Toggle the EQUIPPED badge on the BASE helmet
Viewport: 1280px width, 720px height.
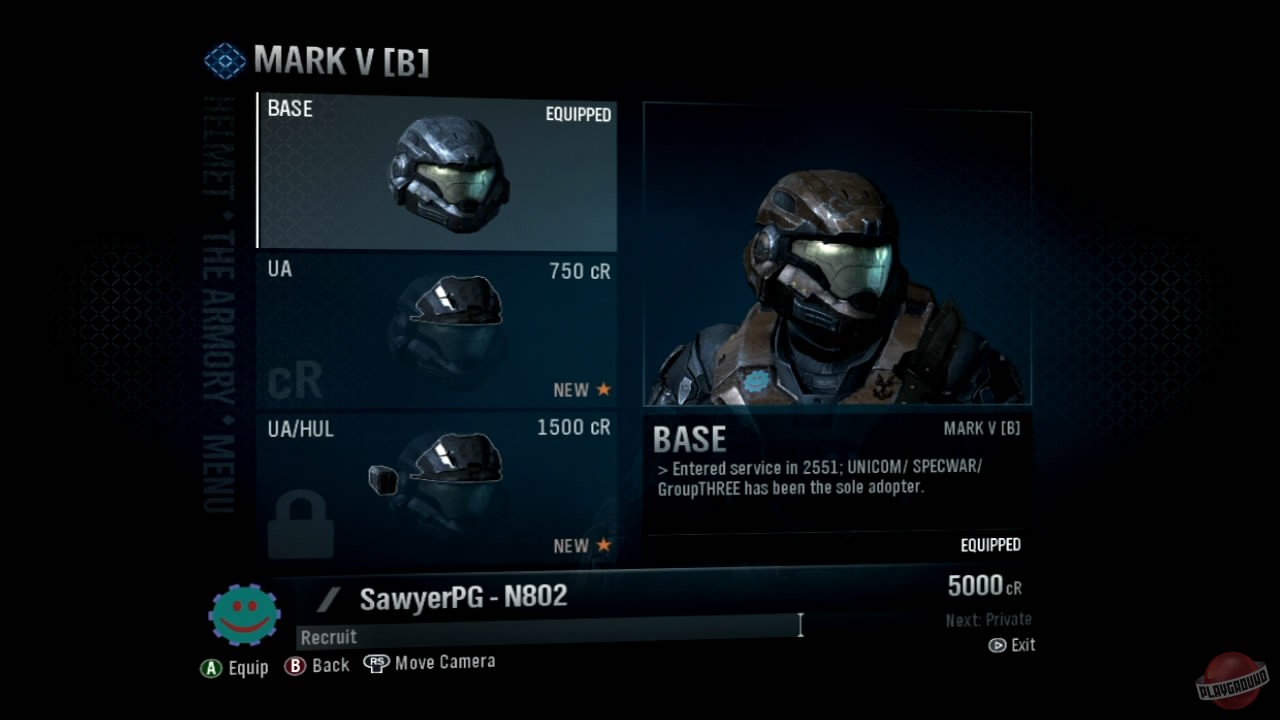[577, 115]
